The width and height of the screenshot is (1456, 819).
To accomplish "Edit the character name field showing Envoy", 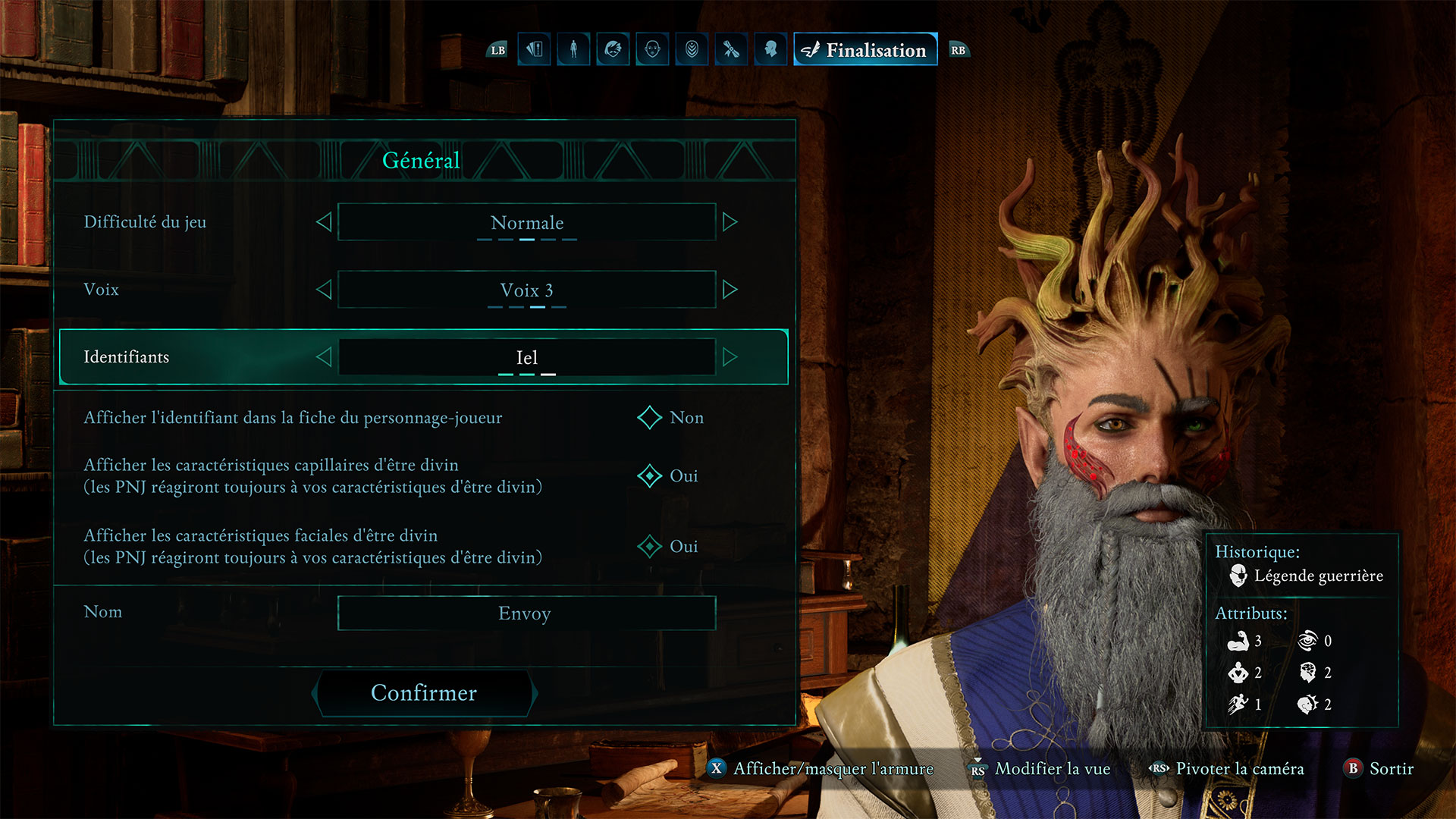I will coord(526,613).
